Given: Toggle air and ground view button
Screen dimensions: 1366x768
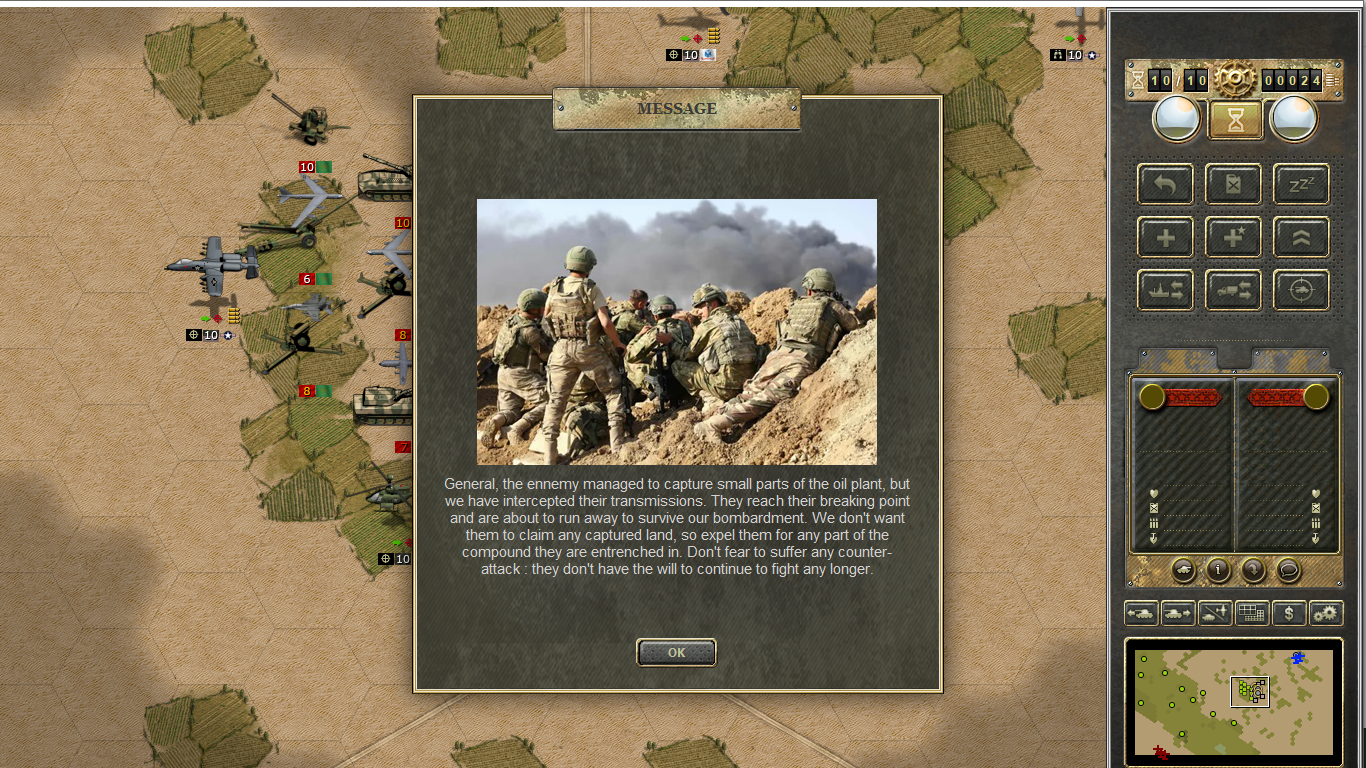Looking at the screenshot, I should coord(1215,613).
